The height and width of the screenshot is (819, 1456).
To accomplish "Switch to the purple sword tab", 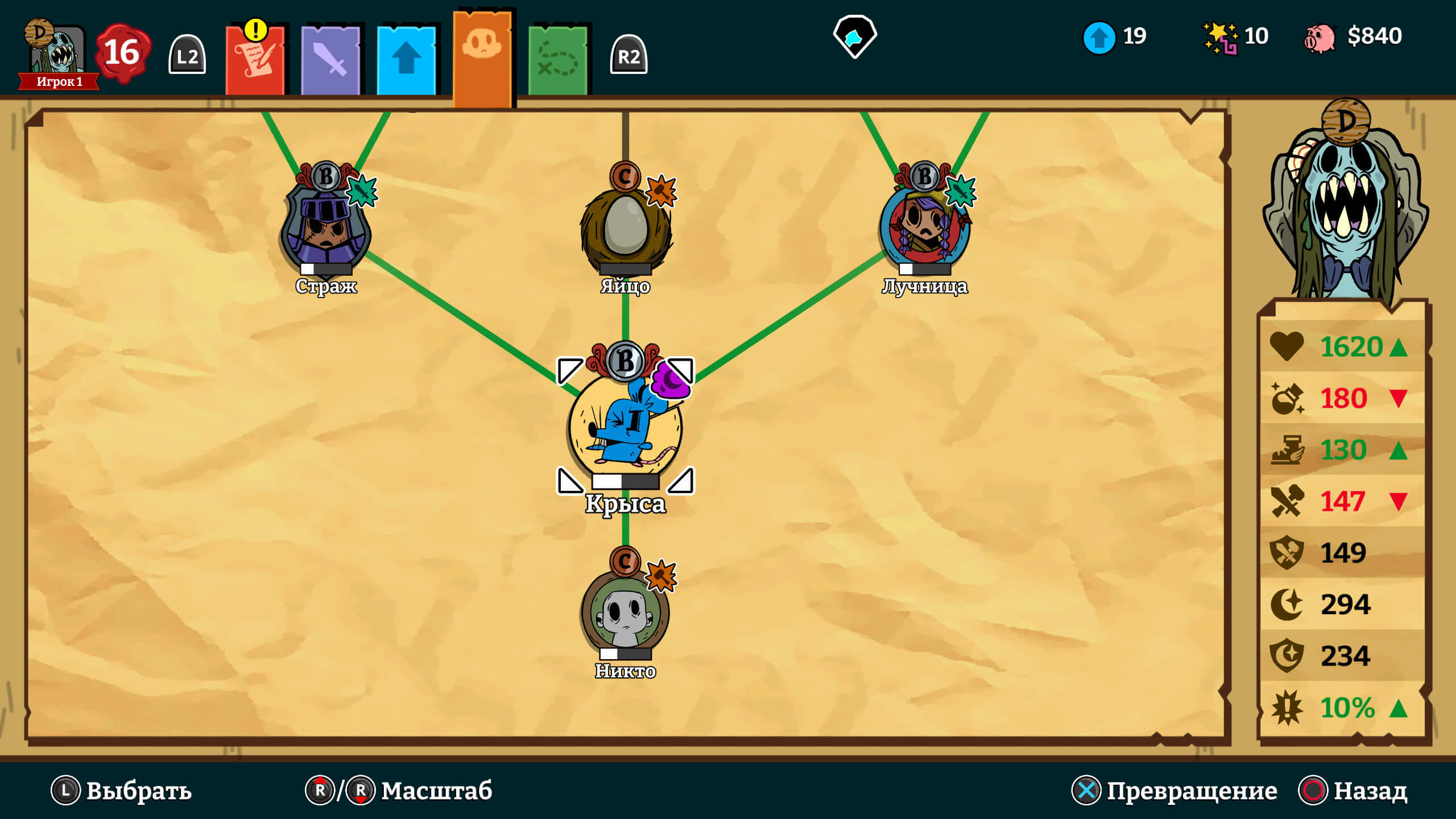I will [330, 60].
